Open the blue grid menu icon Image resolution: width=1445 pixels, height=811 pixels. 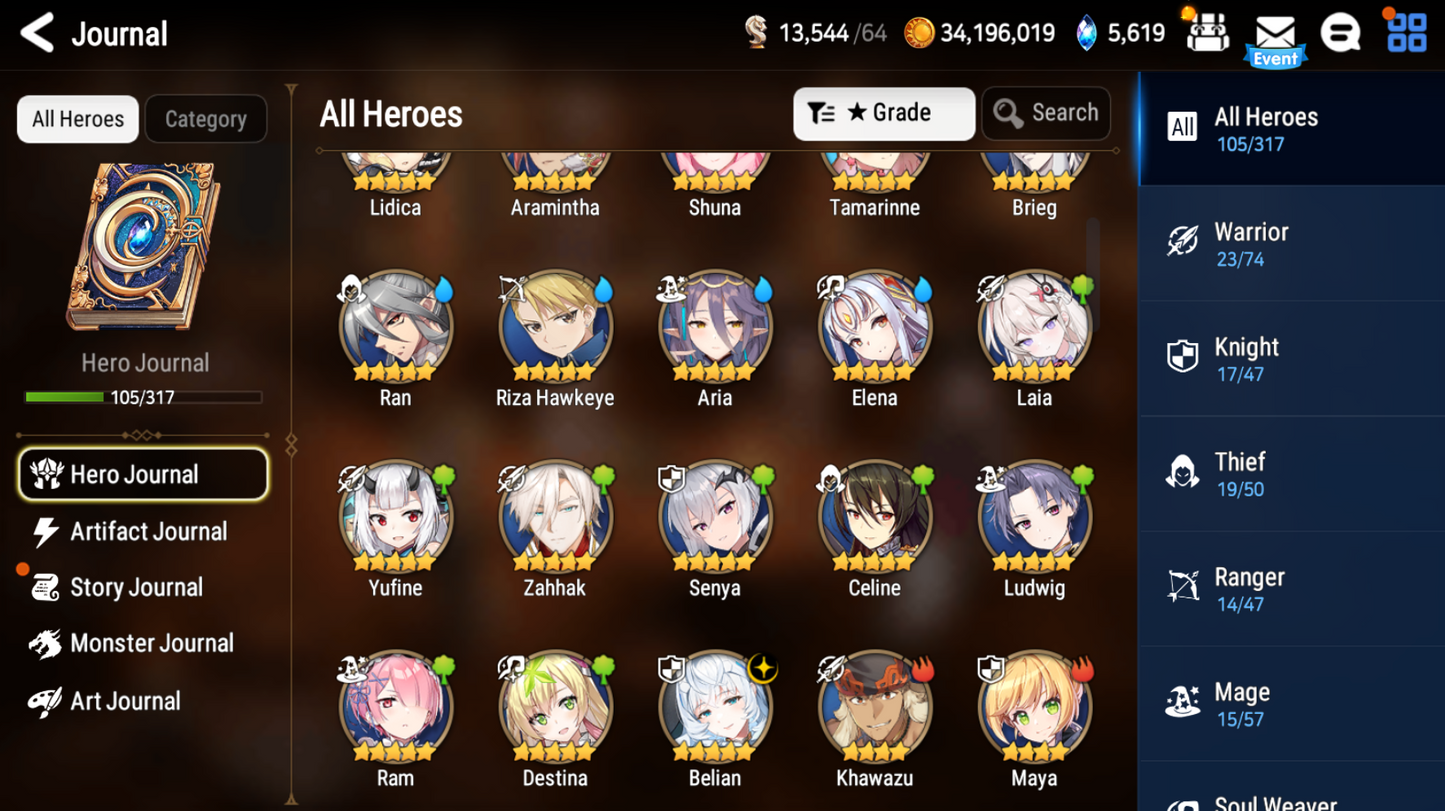[x=1405, y=32]
